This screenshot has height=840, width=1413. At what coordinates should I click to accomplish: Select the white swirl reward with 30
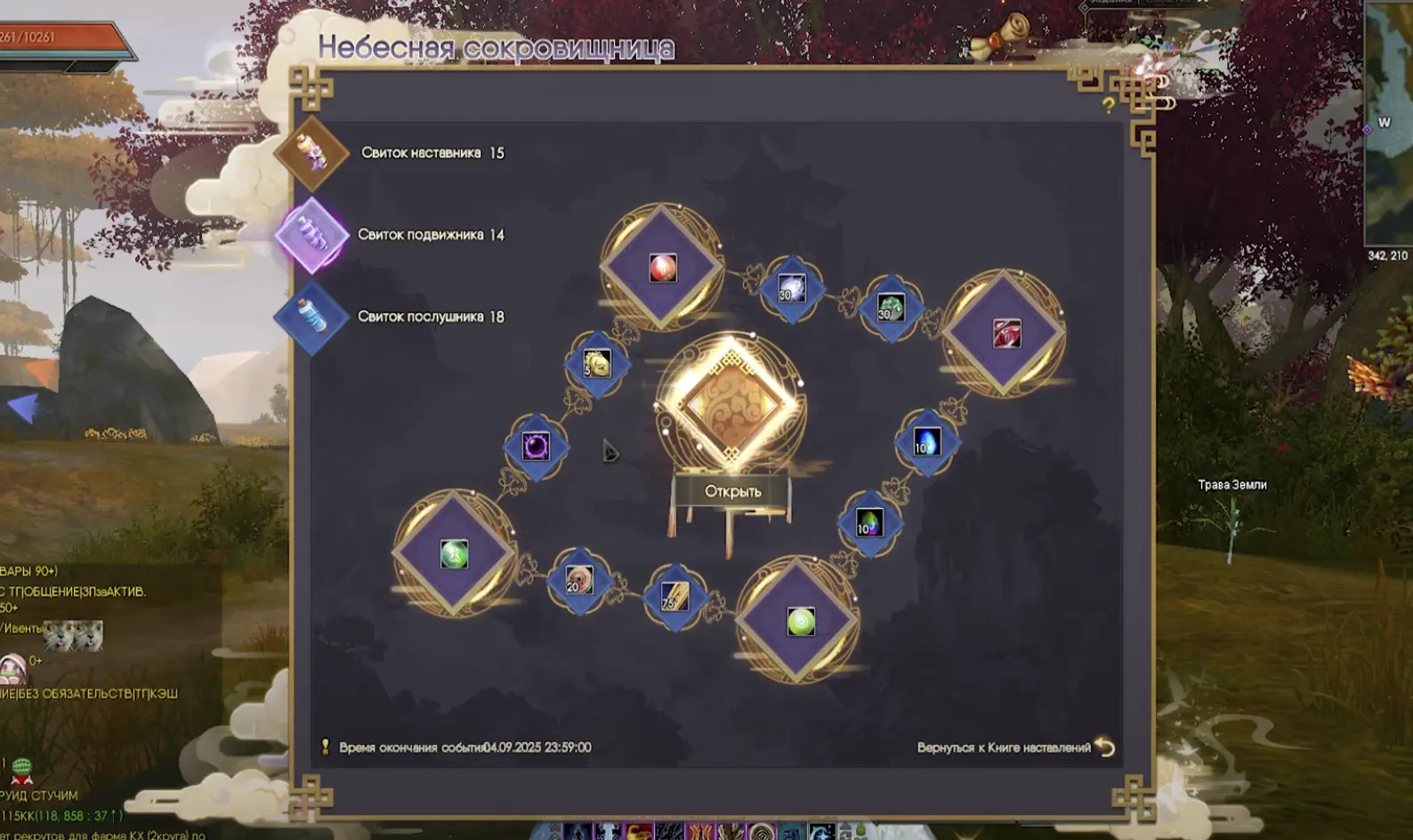click(x=791, y=288)
